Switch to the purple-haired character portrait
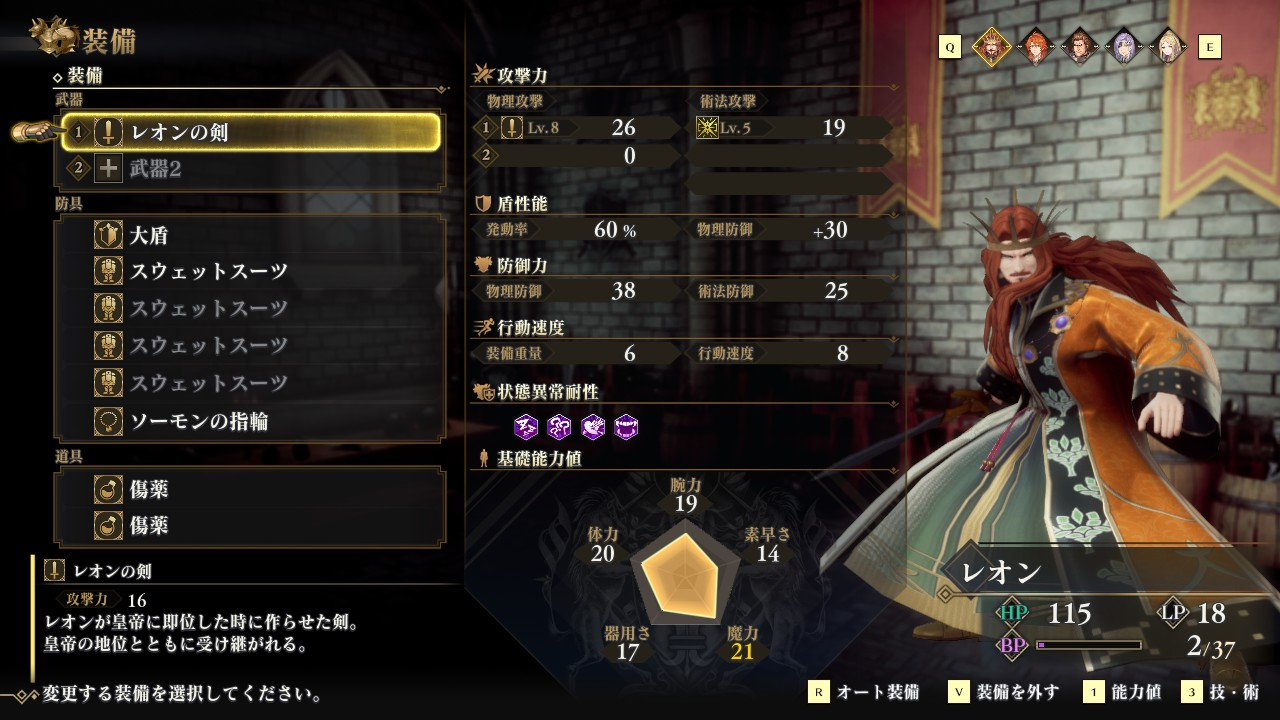The image size is (1280, 720). [x=1123, y=46]
